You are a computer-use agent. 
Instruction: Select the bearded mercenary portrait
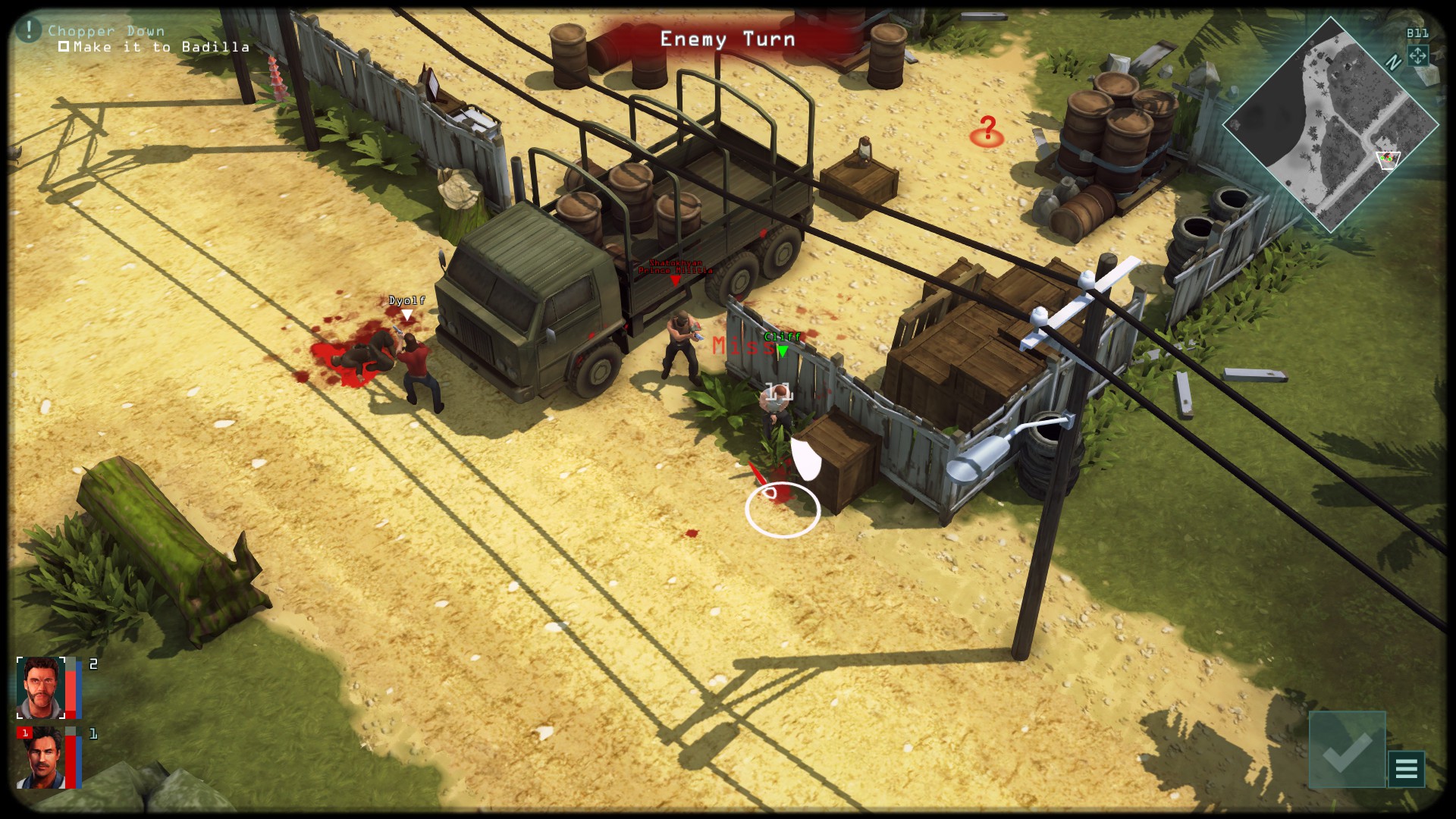[x=41, y=688]
